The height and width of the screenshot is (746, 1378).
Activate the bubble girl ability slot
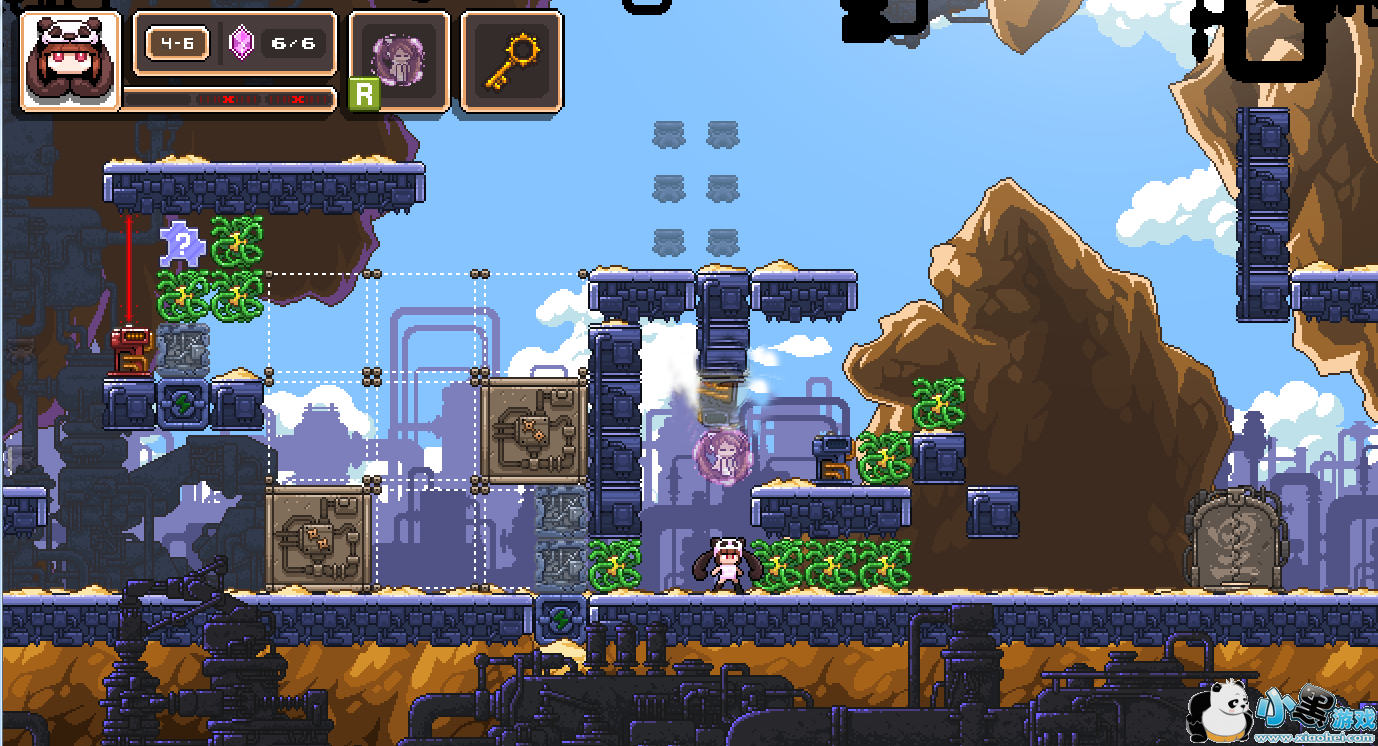[x=399, y=60]
